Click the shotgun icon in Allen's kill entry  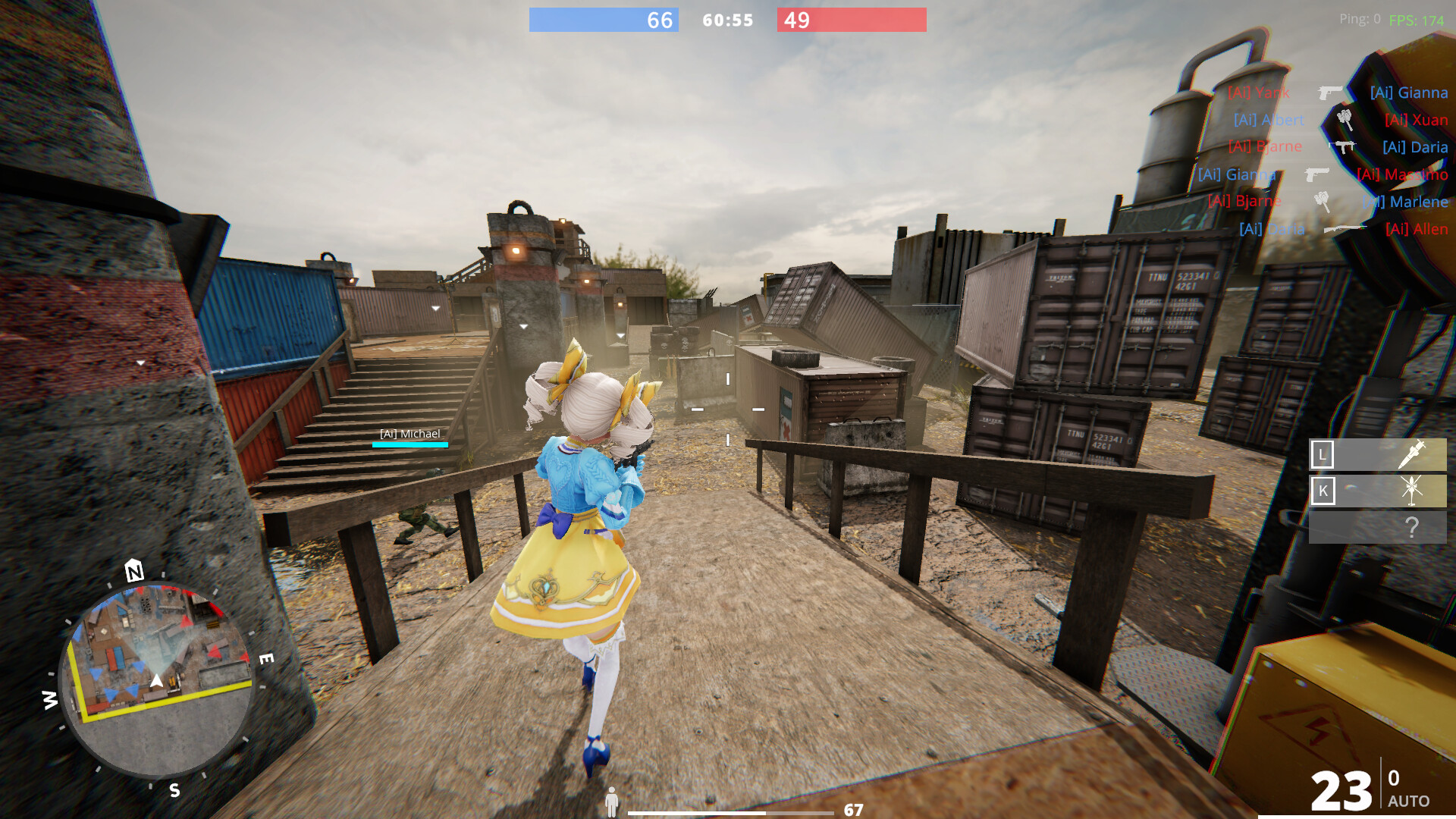coord(1346,229)
